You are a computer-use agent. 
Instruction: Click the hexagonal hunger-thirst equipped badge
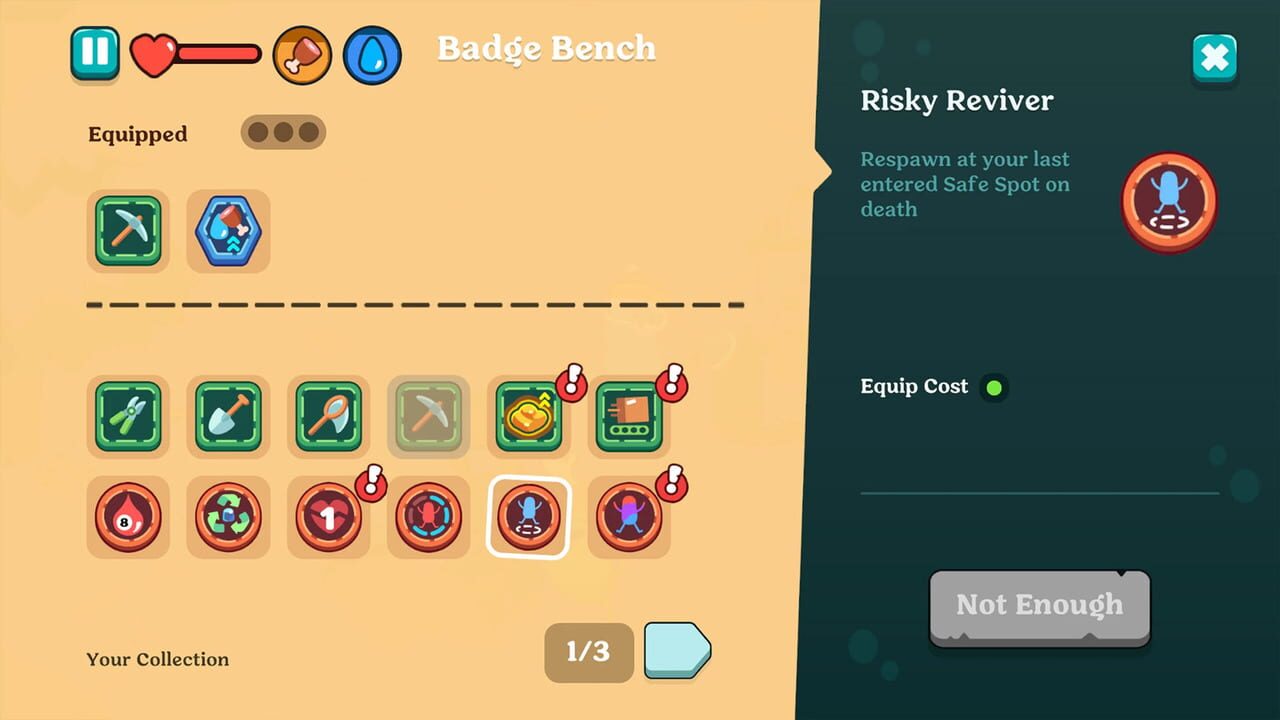(x=228, y=231)
